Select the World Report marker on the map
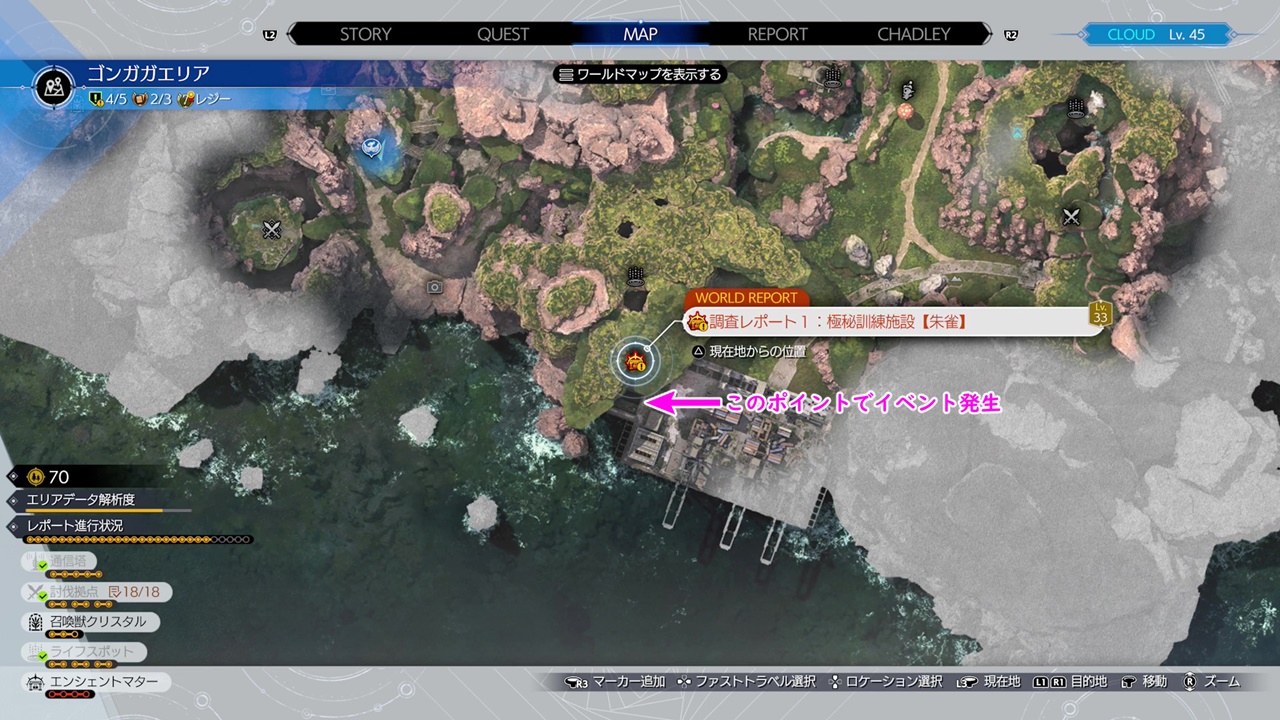Viewport: 1280px width, 720px height. tap(634, 361)
